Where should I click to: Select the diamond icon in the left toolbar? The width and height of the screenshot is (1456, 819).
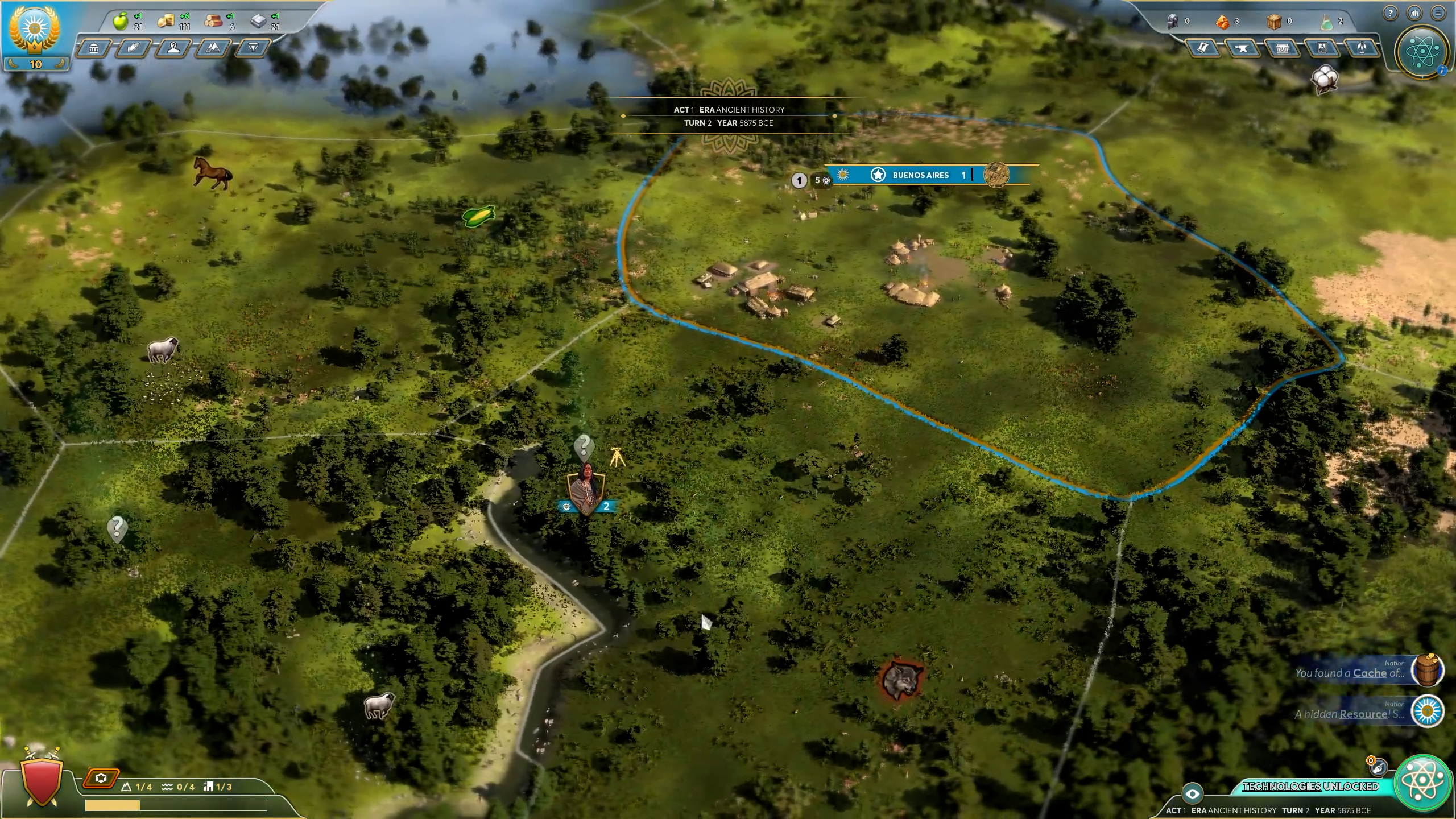click(x=253, y=49)
